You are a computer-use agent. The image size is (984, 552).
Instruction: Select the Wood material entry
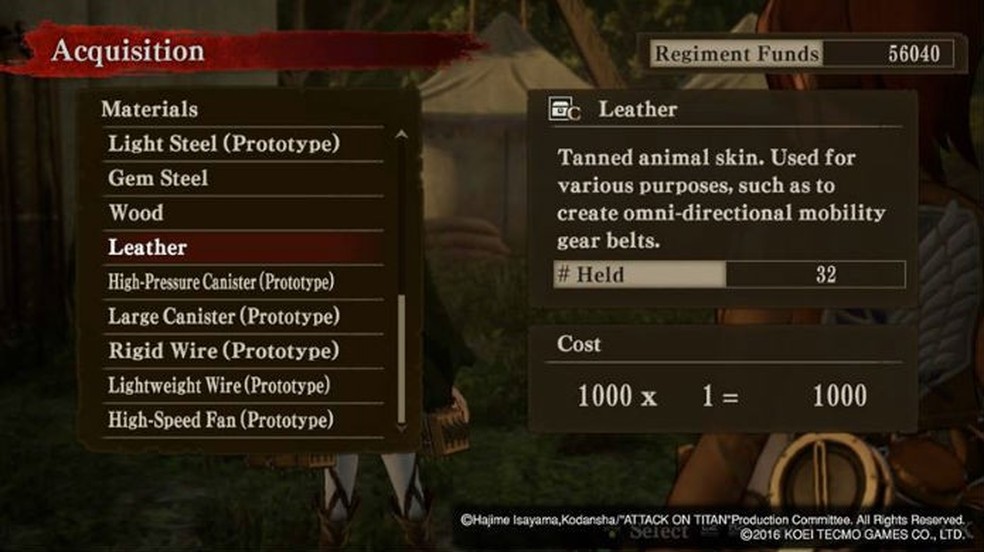pos(136,213)
